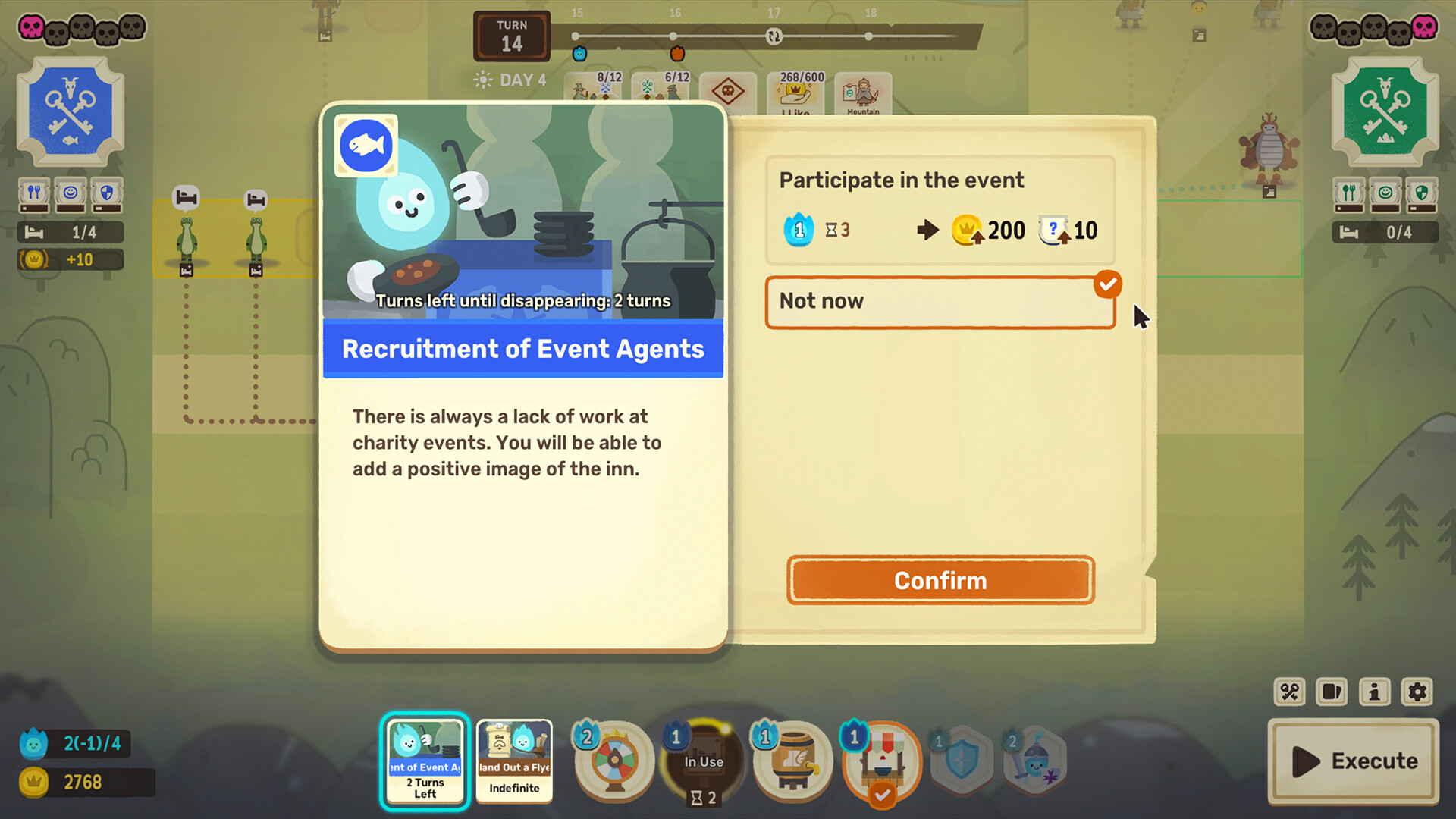Toggle the Not now option
The width and height of the screenshot is (1456, 819).
(940, 302)
